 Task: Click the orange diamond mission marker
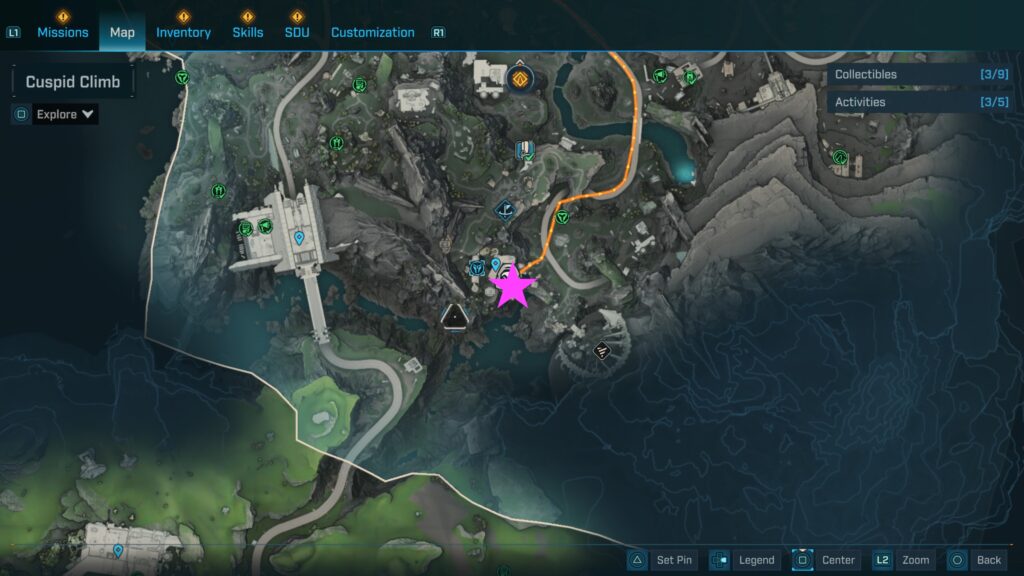pos(519,78)
